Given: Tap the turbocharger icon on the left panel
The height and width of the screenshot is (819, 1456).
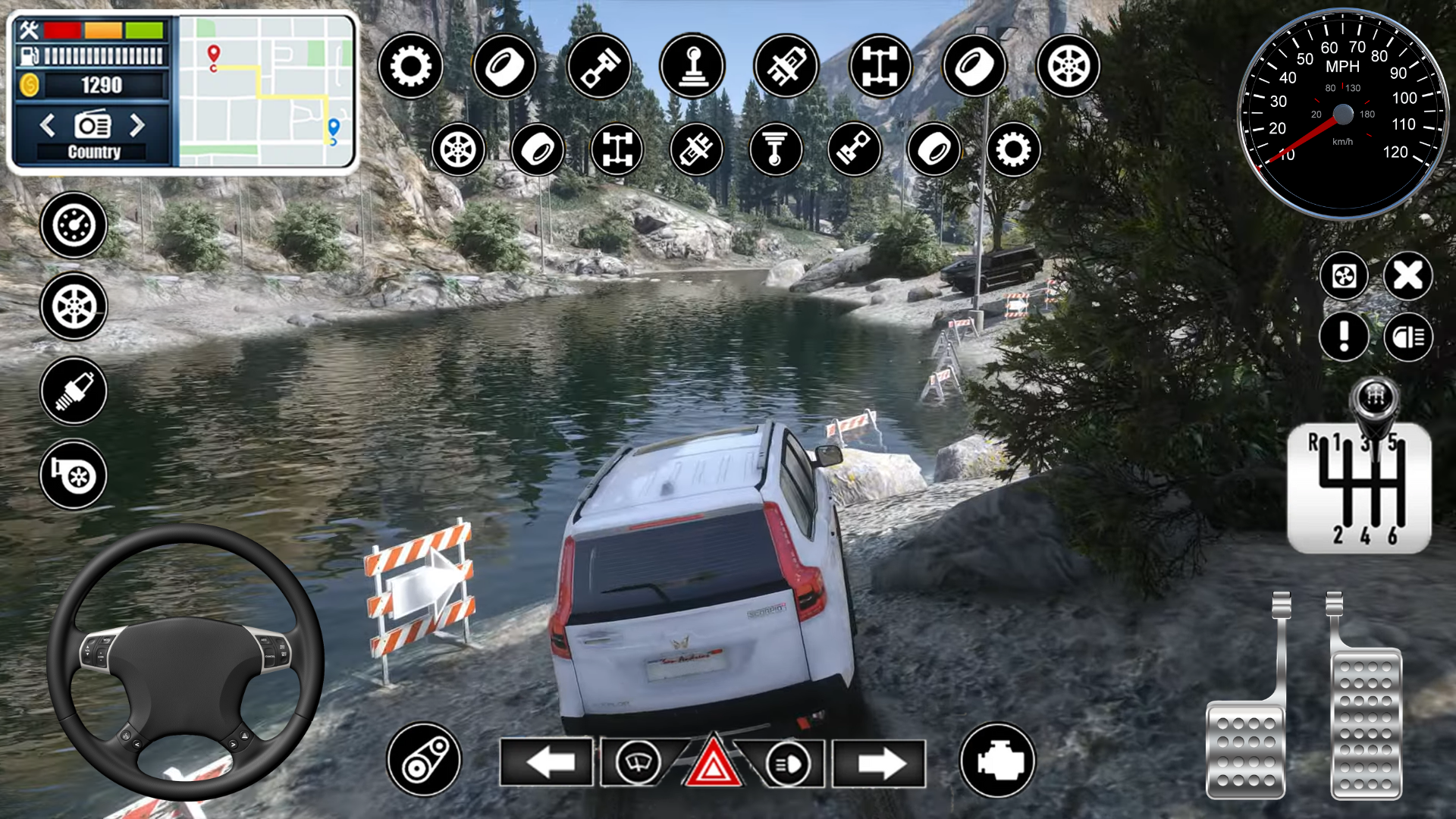Looking at the screenshot, I should pyautogui.click(x=74, y=474).
